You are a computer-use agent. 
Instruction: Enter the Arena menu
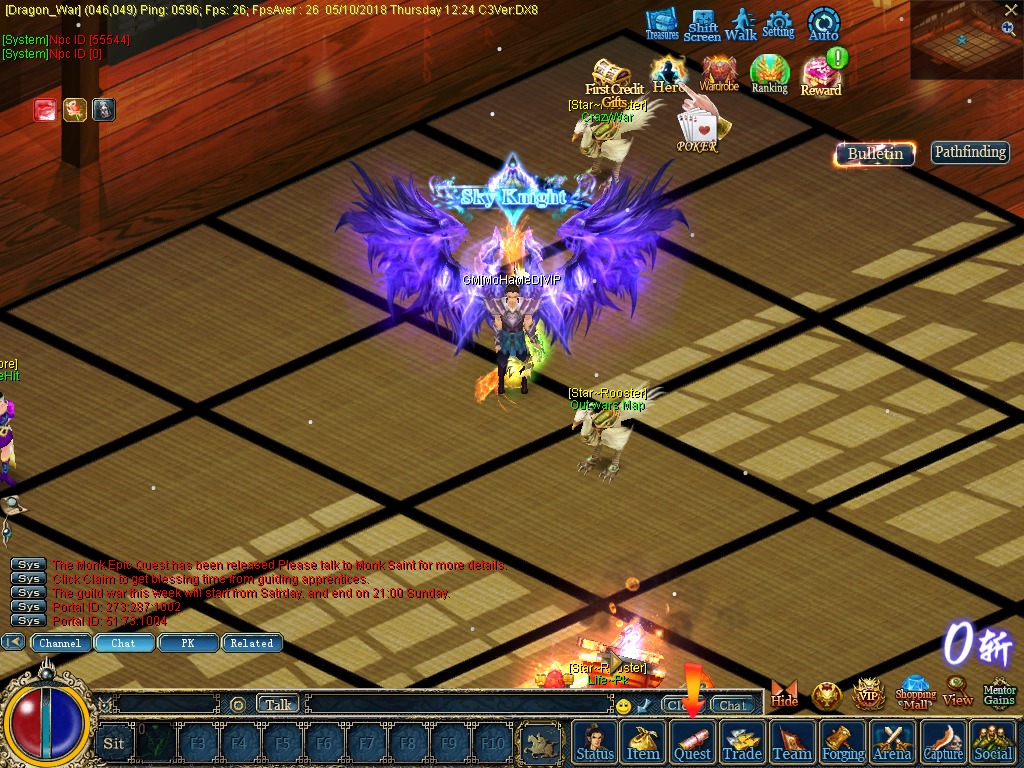pyautogui.click(x=892, y=742)
